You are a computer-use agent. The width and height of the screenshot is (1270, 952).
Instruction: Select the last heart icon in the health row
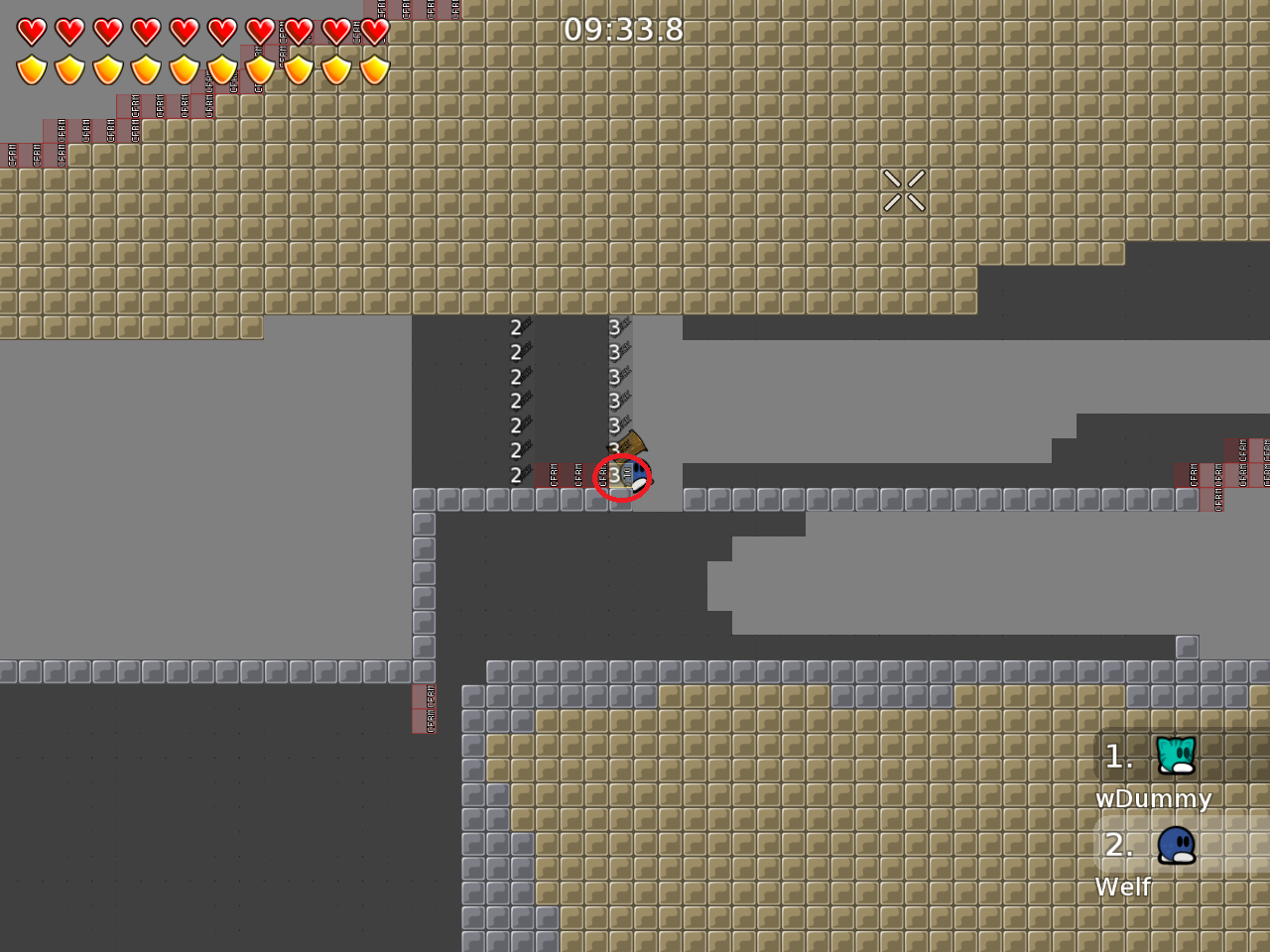click(373, 31)
